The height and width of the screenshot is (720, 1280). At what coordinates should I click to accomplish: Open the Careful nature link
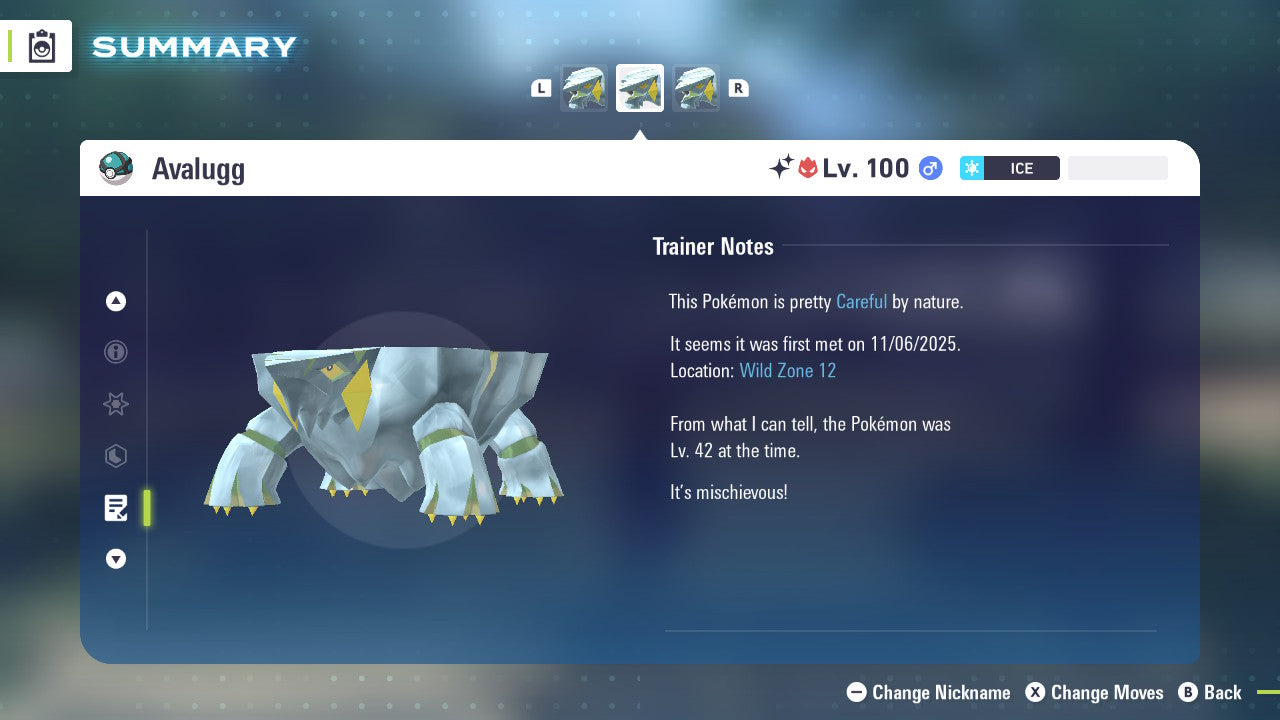861,301
